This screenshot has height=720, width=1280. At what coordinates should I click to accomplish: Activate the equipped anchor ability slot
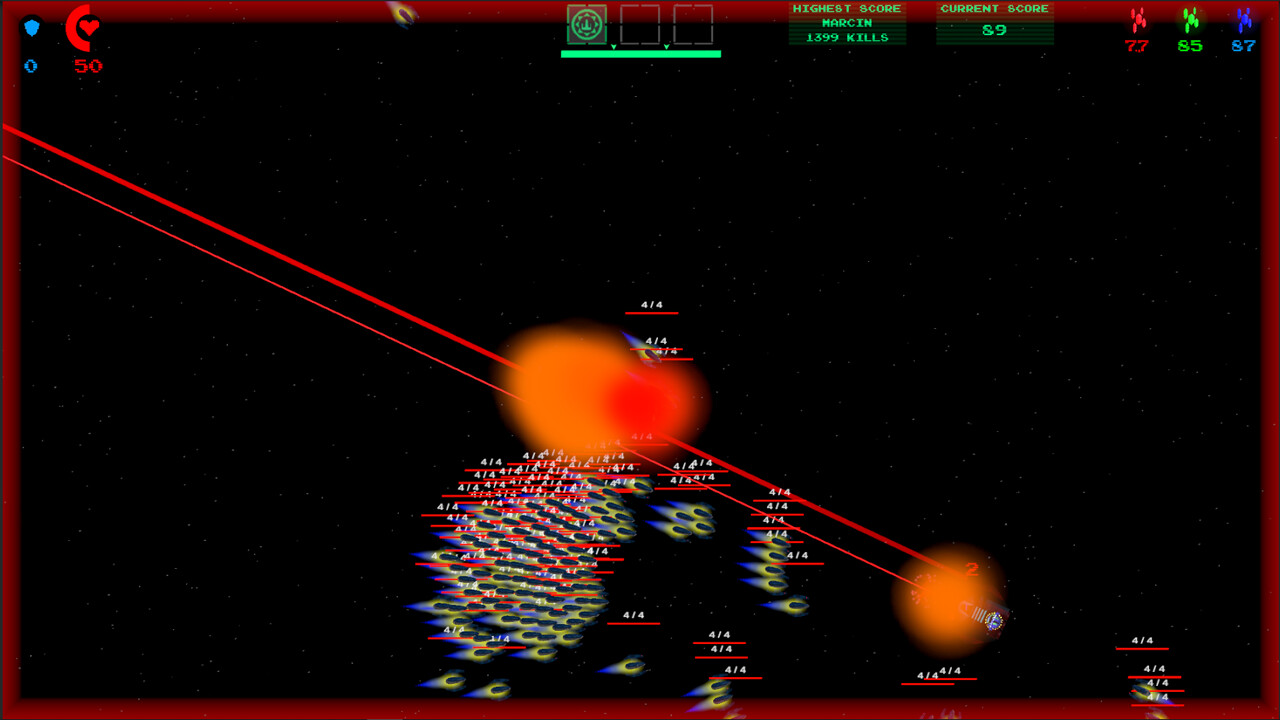(x=587, y=24)
